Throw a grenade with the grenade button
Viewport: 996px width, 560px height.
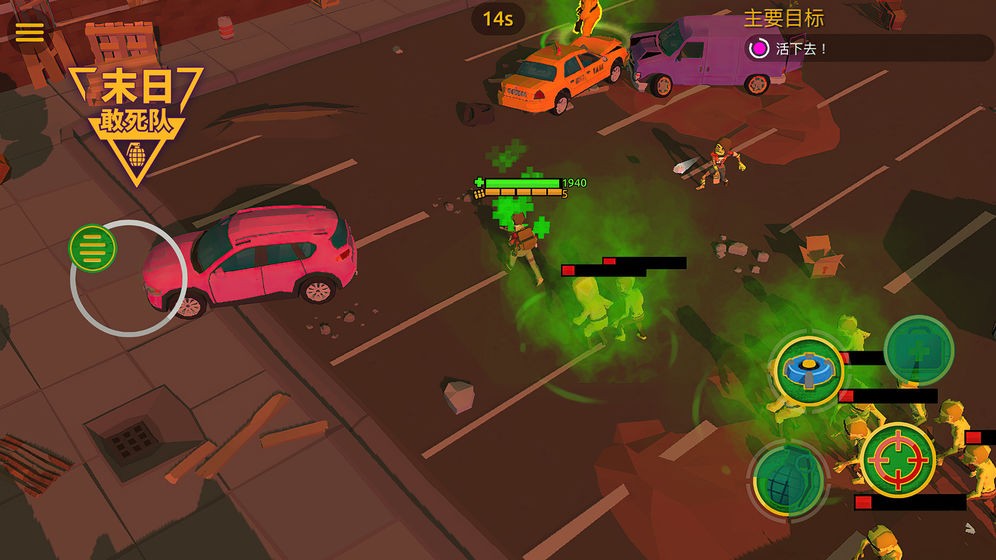pos(787,477)
